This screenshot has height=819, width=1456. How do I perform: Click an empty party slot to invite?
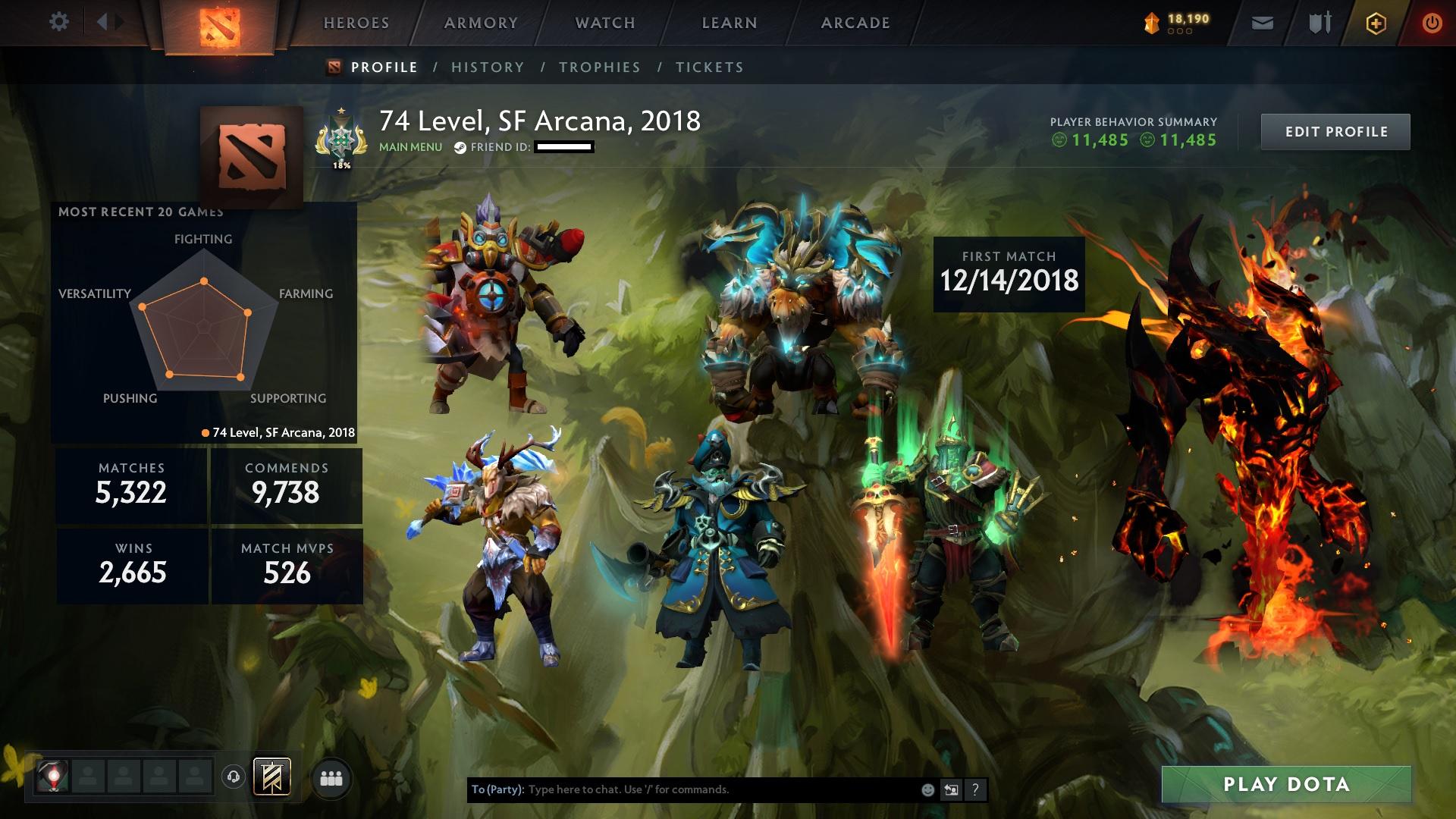point(86,780)
